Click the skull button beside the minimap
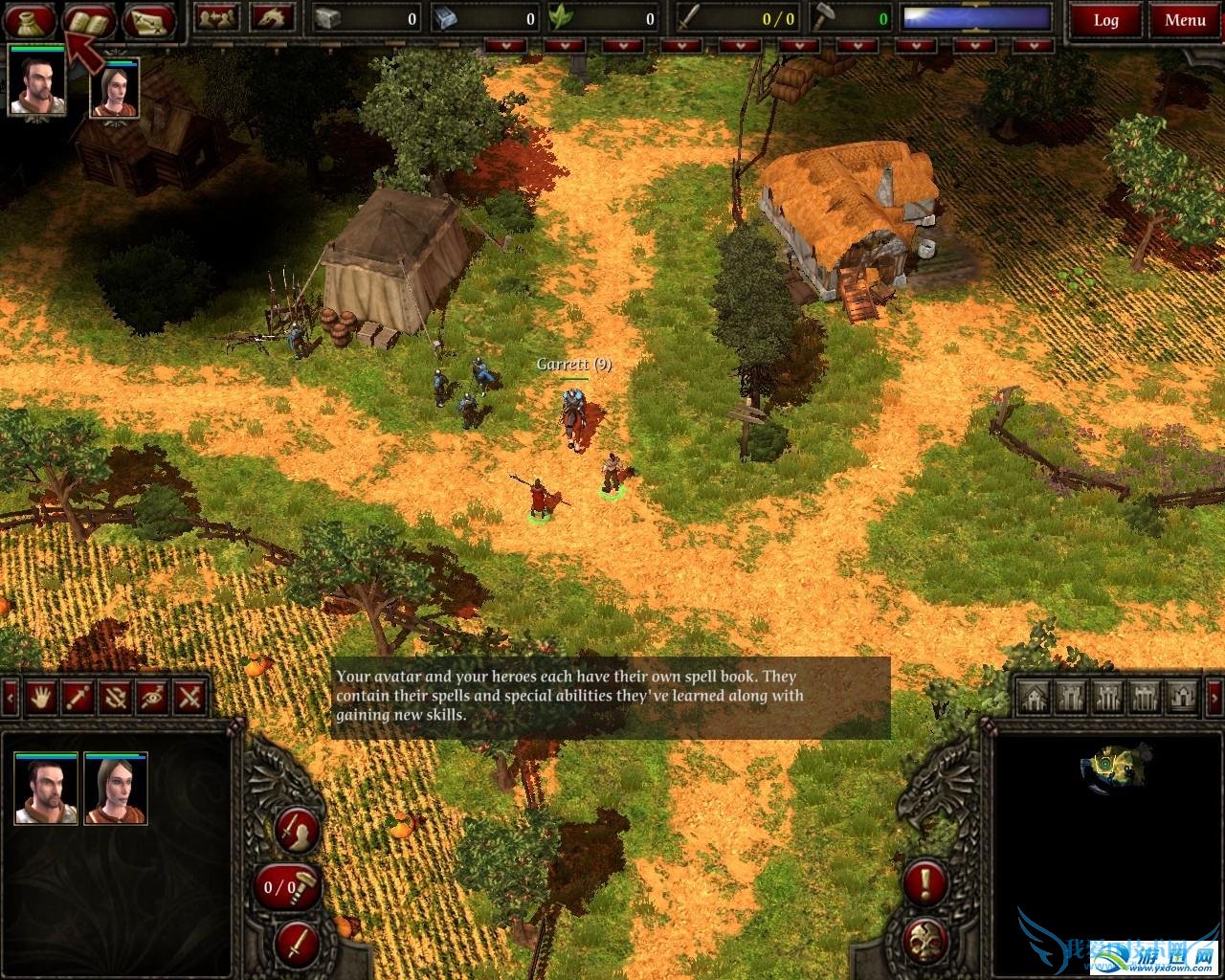This screenshot has height=980, width=1225. pyautogui.click(x=925, y=939)
